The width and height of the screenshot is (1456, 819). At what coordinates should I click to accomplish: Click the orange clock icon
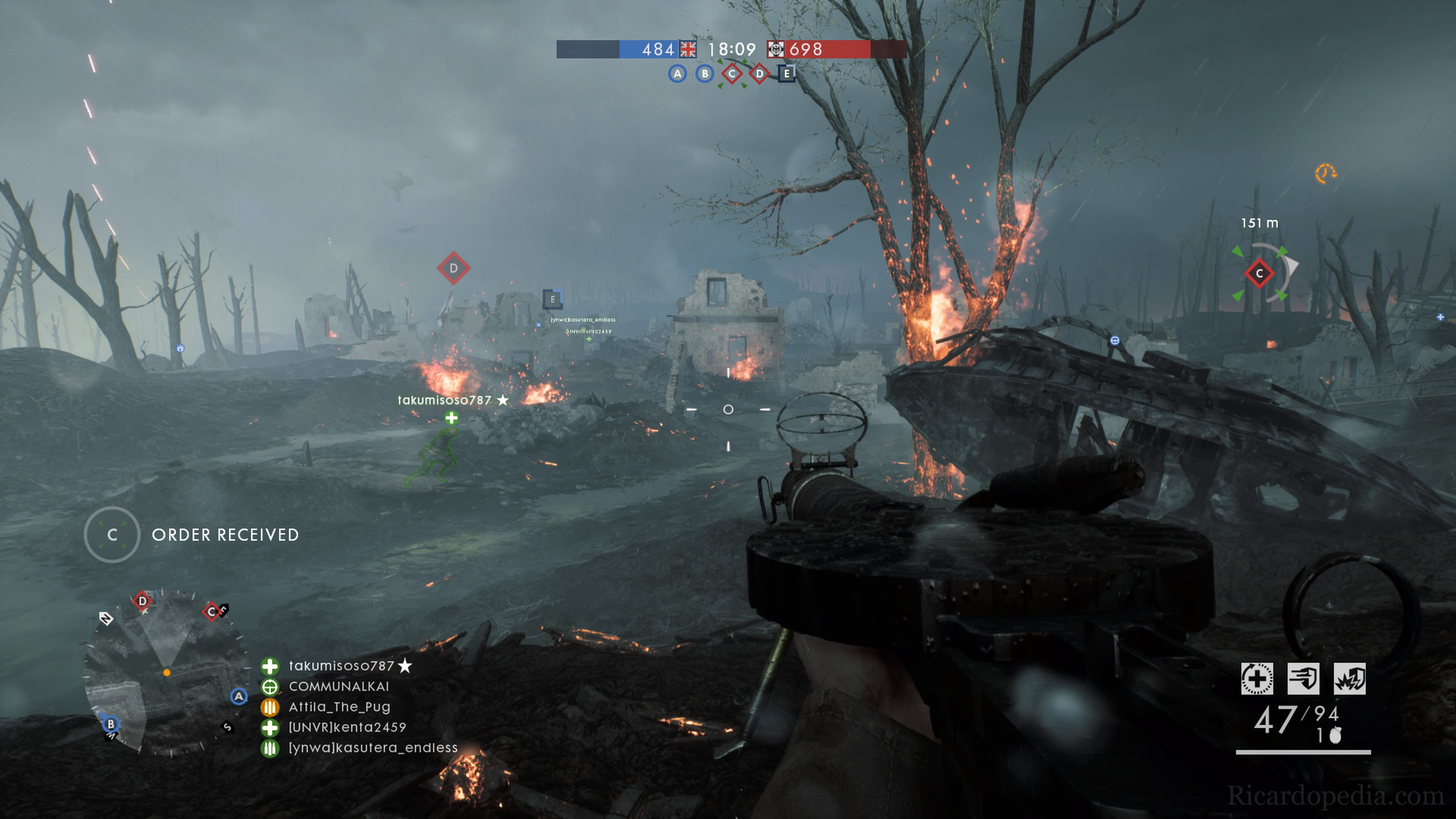pyautogui.click(x=1326, y=174)
